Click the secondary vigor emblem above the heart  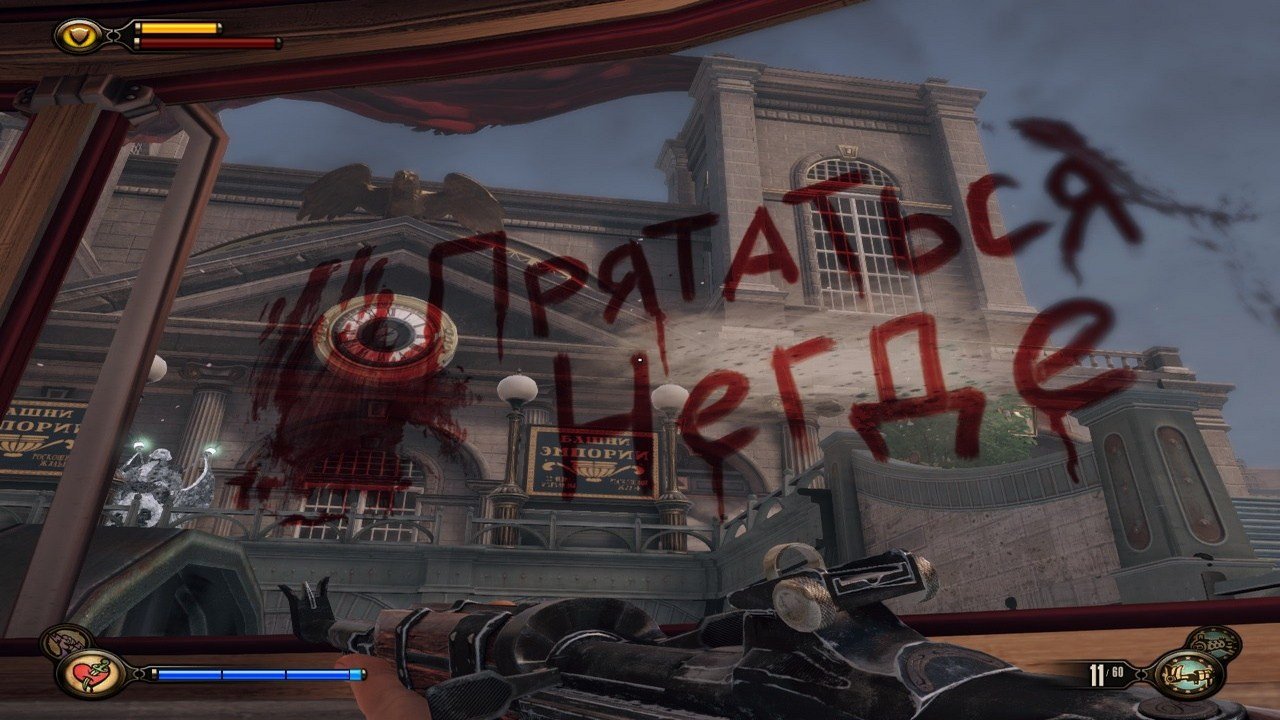(x=66, y=640)
